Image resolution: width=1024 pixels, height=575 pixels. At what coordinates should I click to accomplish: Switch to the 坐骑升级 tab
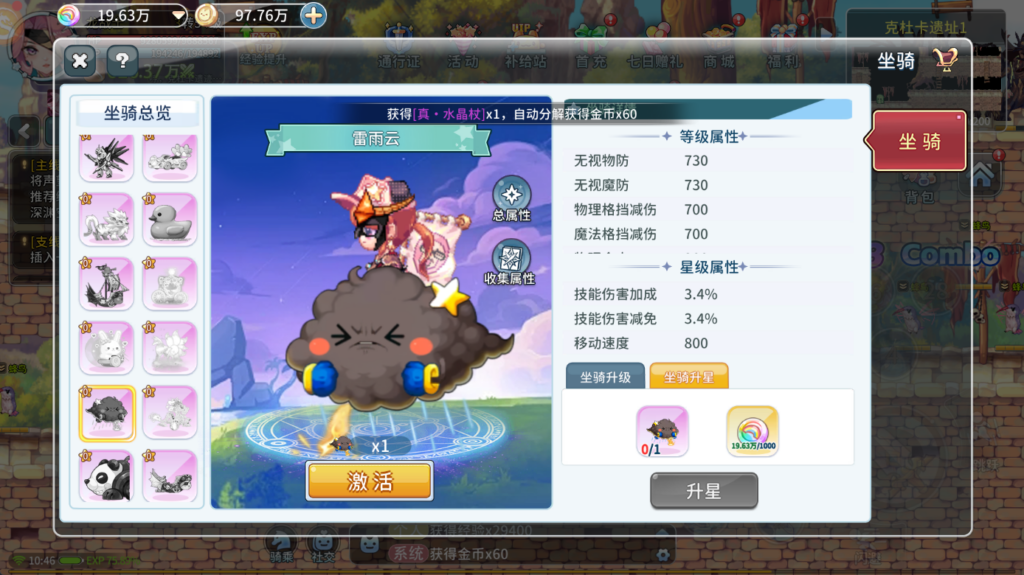605,376
